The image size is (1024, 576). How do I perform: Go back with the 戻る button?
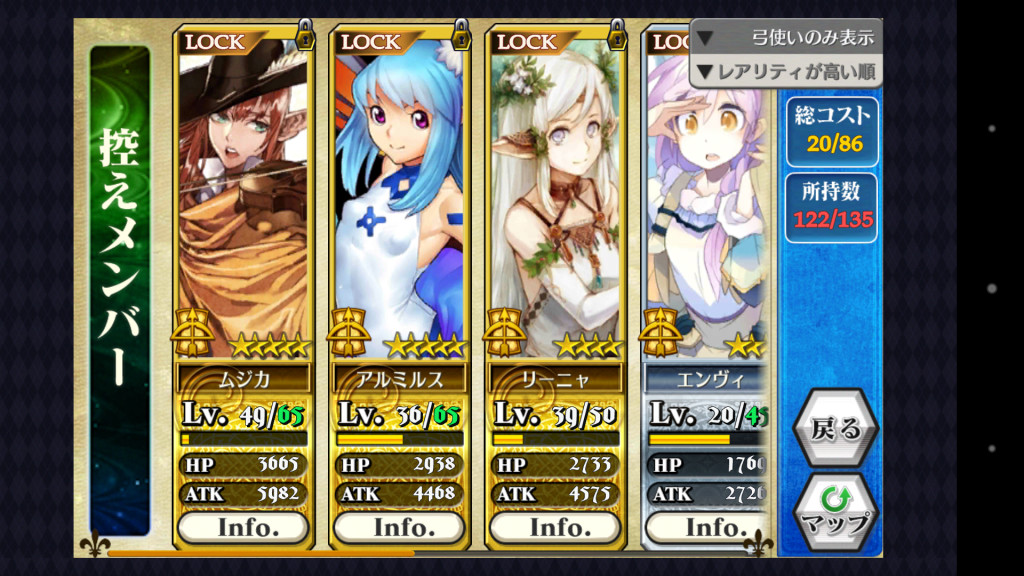pos(835,430)
